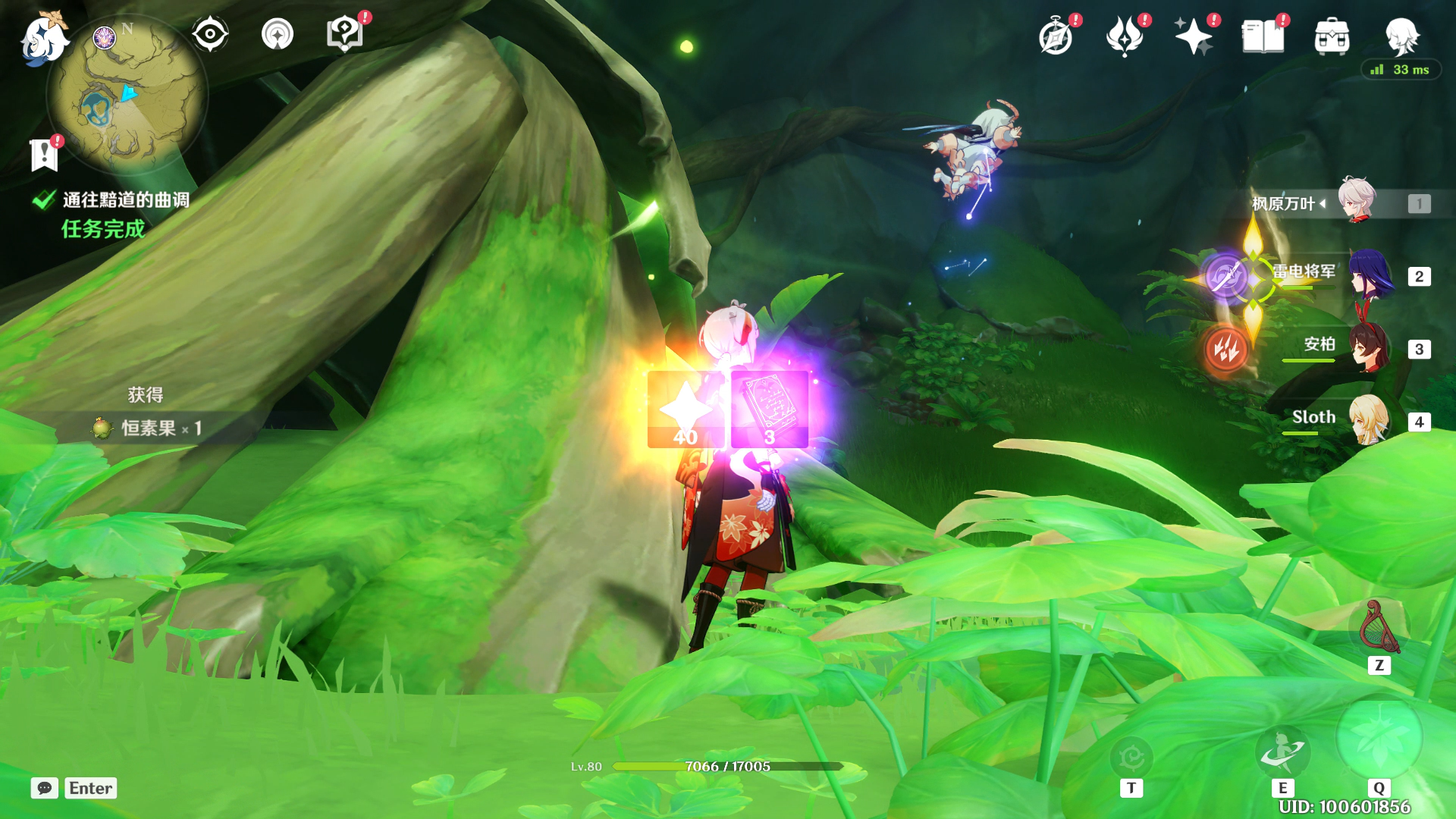Switch to party member 雷电将军
This screenshot has width=1456, height=819.
coord(1370,276)
